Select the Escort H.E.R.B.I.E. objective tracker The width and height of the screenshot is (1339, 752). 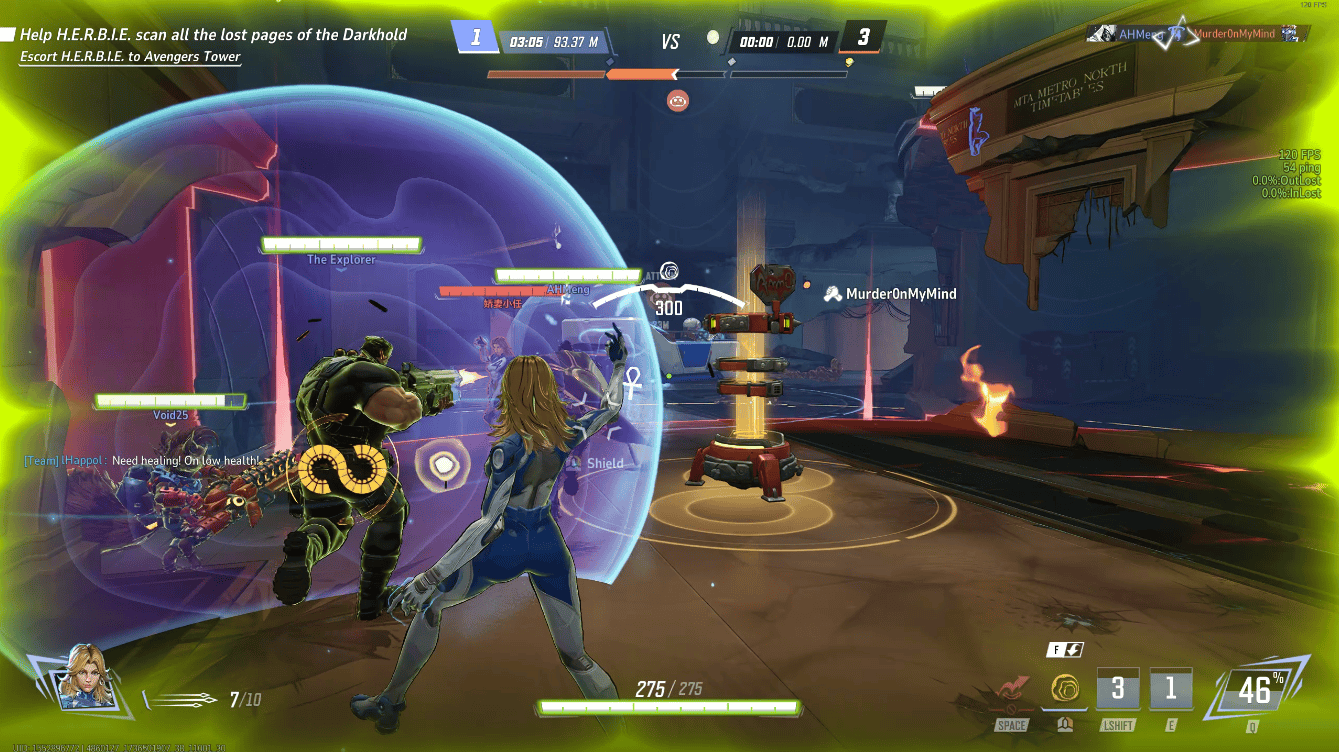130,57
